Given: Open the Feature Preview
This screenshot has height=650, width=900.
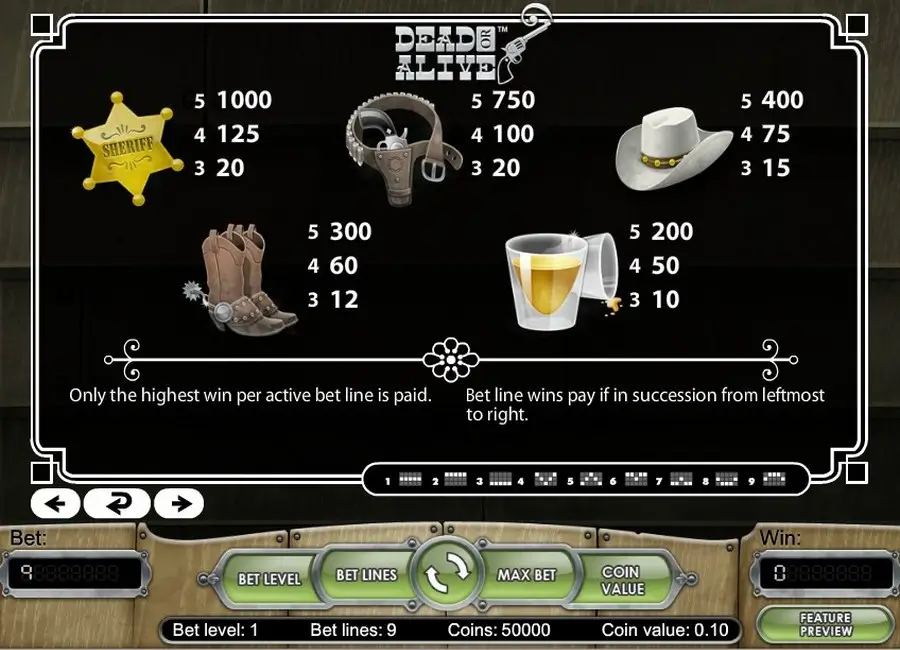Looking at the screenshot, I should click(825, 624).
